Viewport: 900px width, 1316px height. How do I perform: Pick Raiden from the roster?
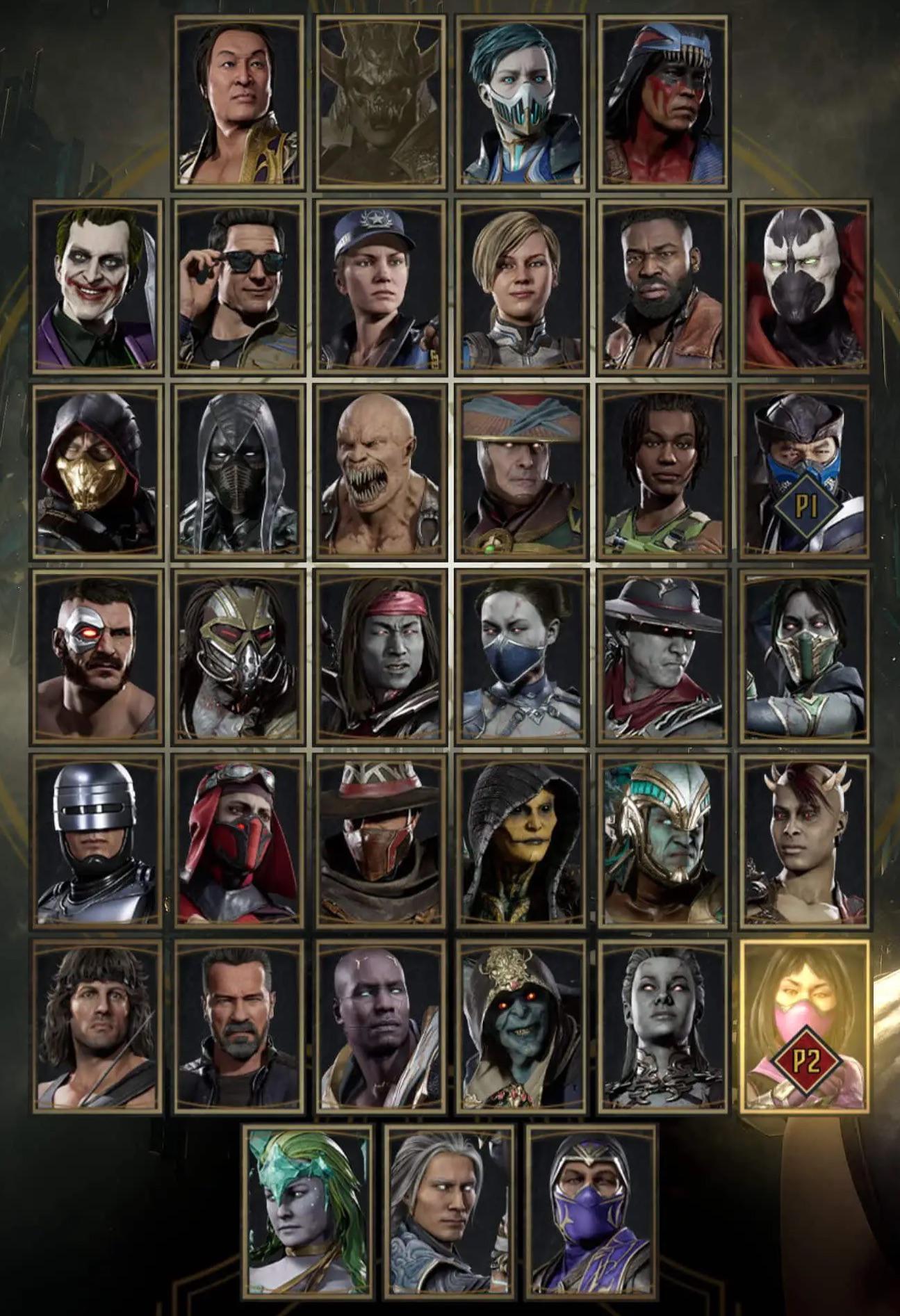tap(518, 473)
